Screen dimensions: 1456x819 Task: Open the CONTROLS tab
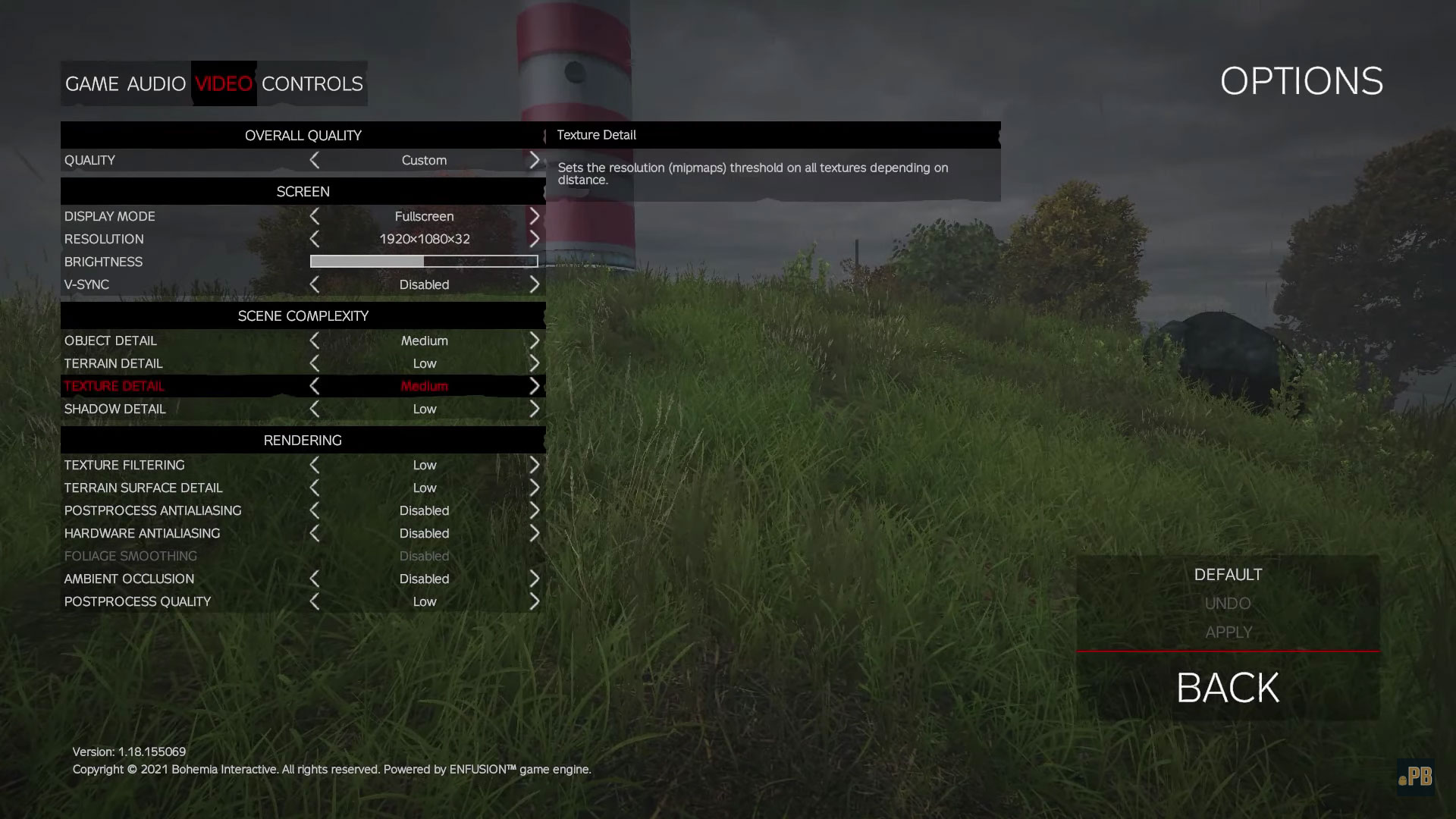[312, 84]
